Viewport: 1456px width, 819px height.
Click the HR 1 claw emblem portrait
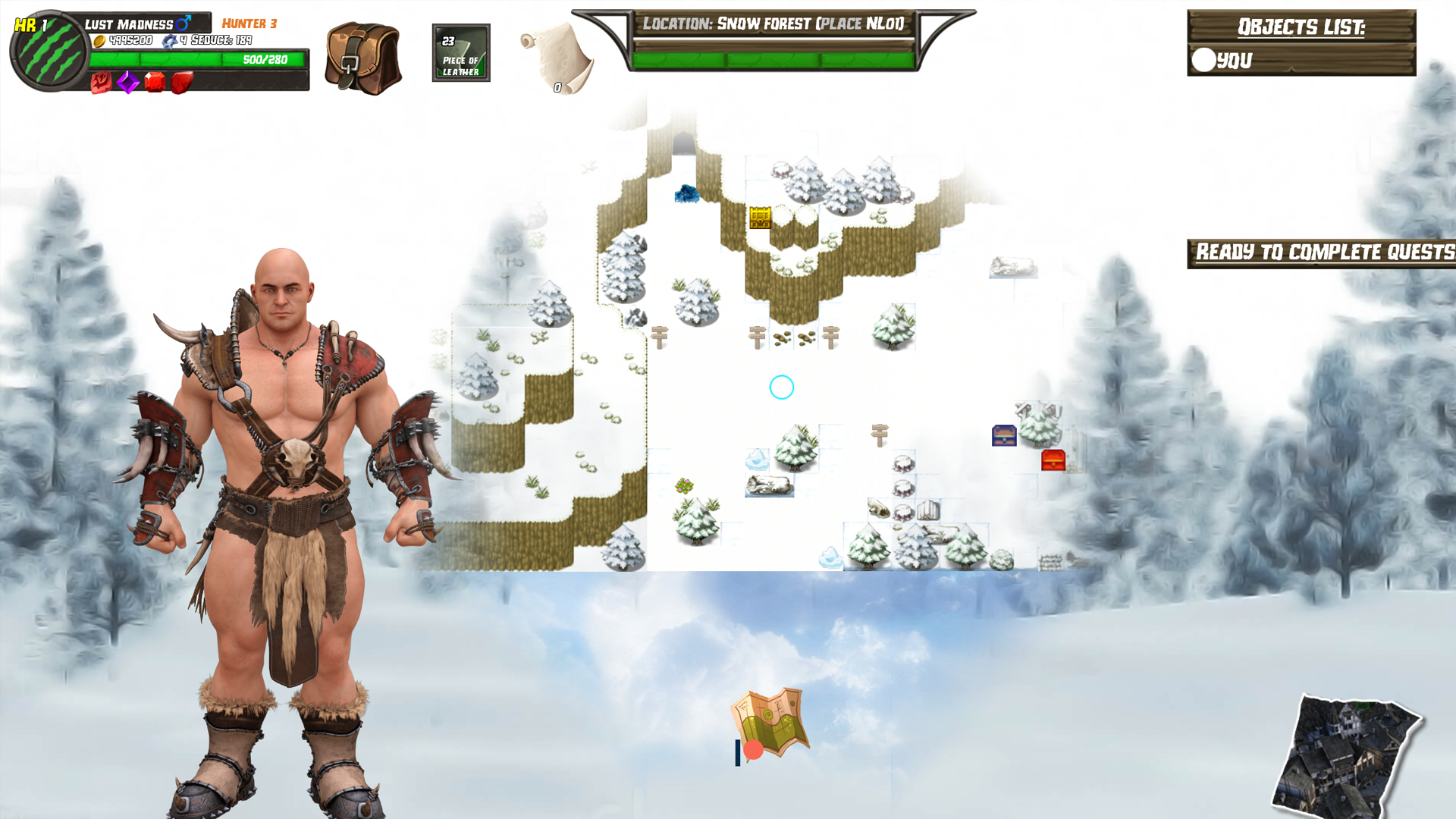tap(47, 47)
